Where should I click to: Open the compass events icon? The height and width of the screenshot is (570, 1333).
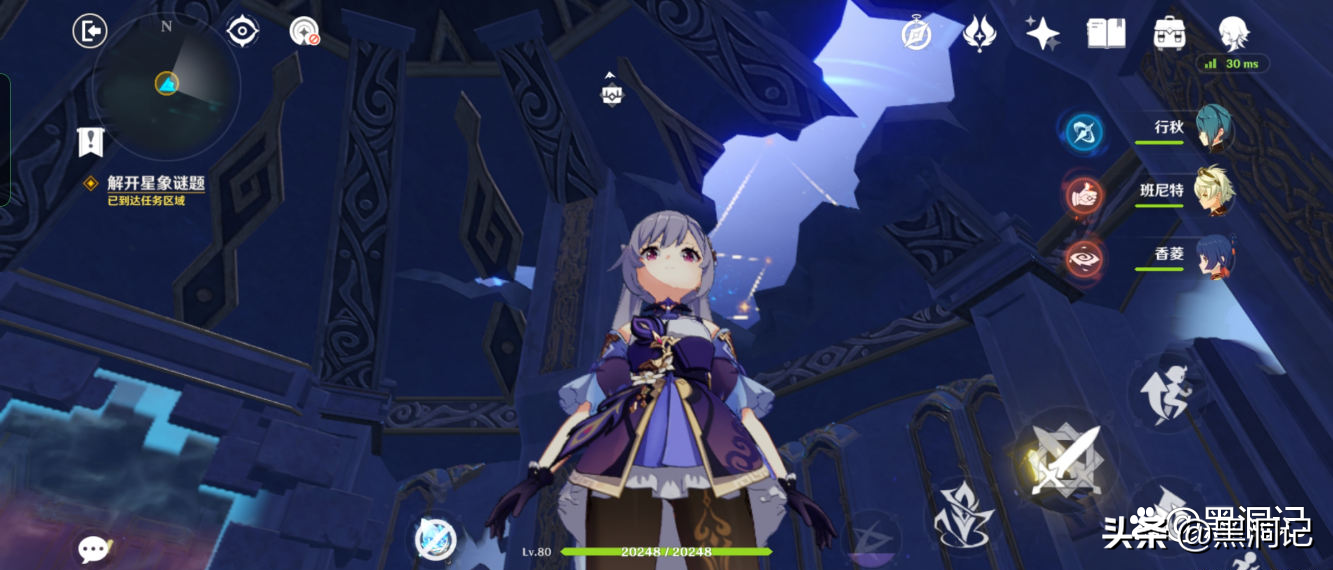pyautogui.click(x=916, y=34)
